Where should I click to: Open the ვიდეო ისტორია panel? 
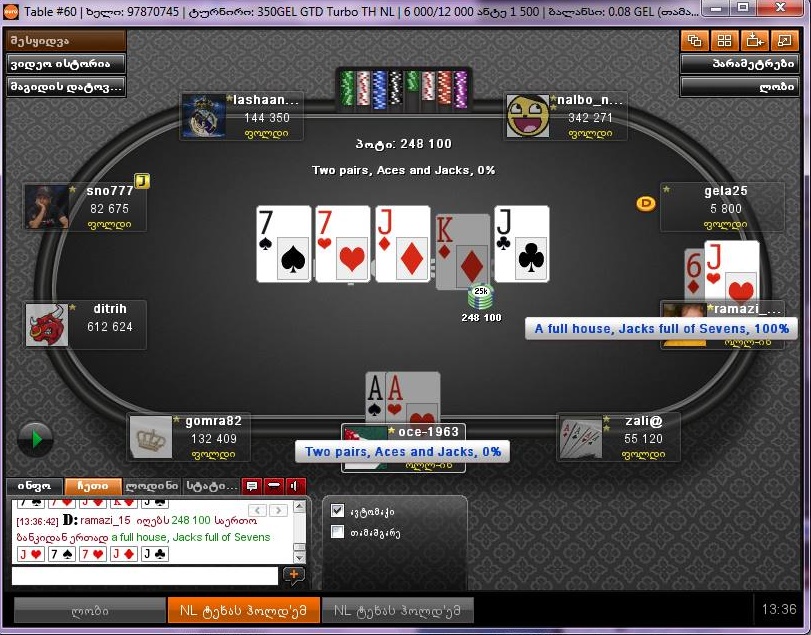coord(66,64)
